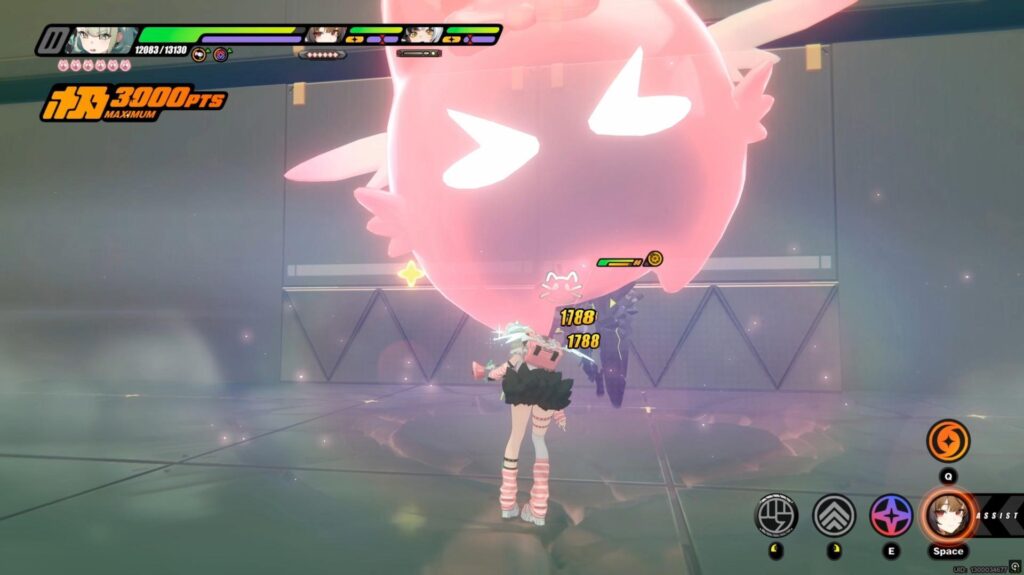Call the Assist character portrait button
The height and width of the screenshot is (575, 1024).
click(x=947, y=514)
